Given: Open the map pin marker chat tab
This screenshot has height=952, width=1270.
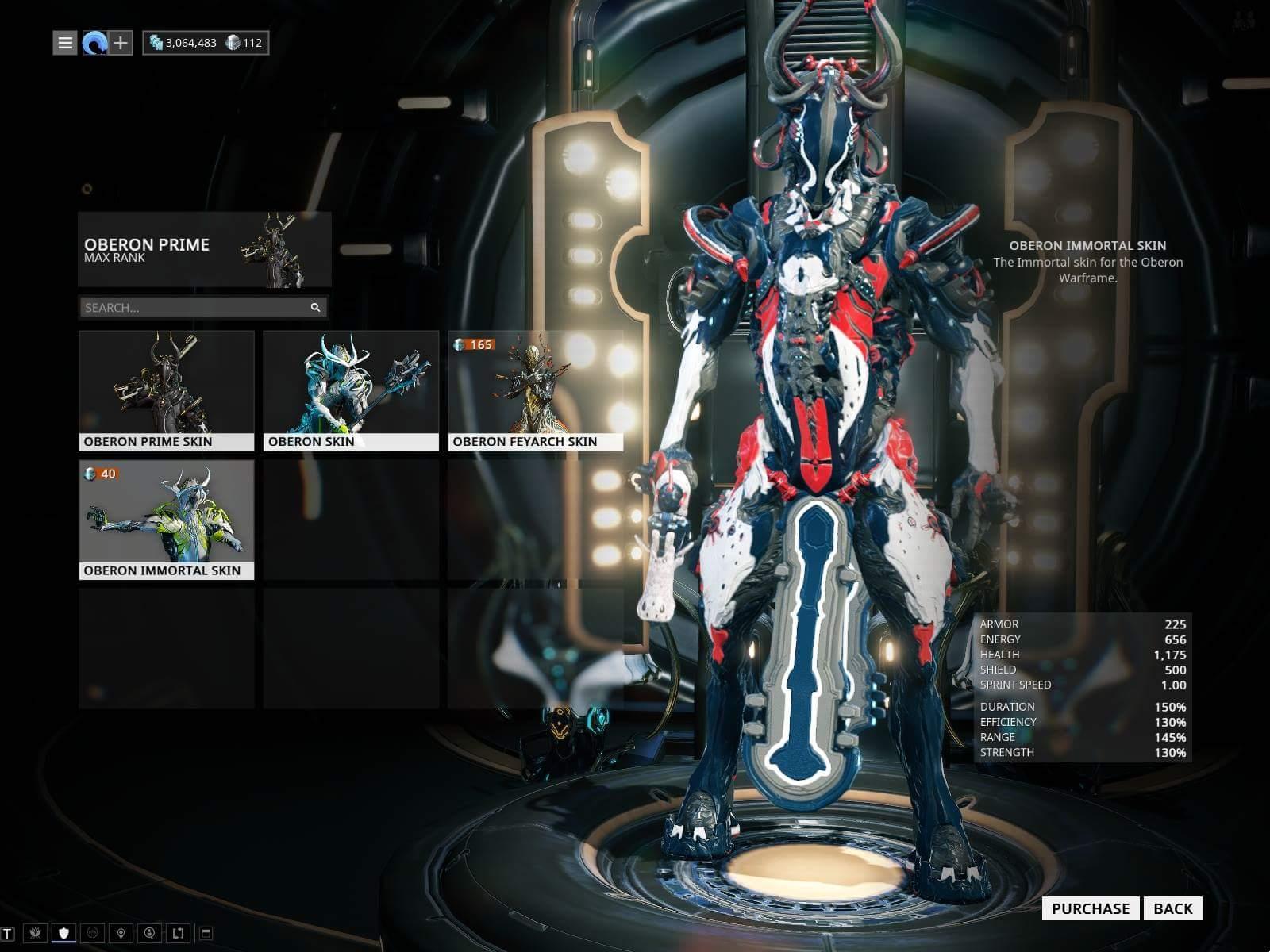Looking at the screenshot, I should 121,933.
